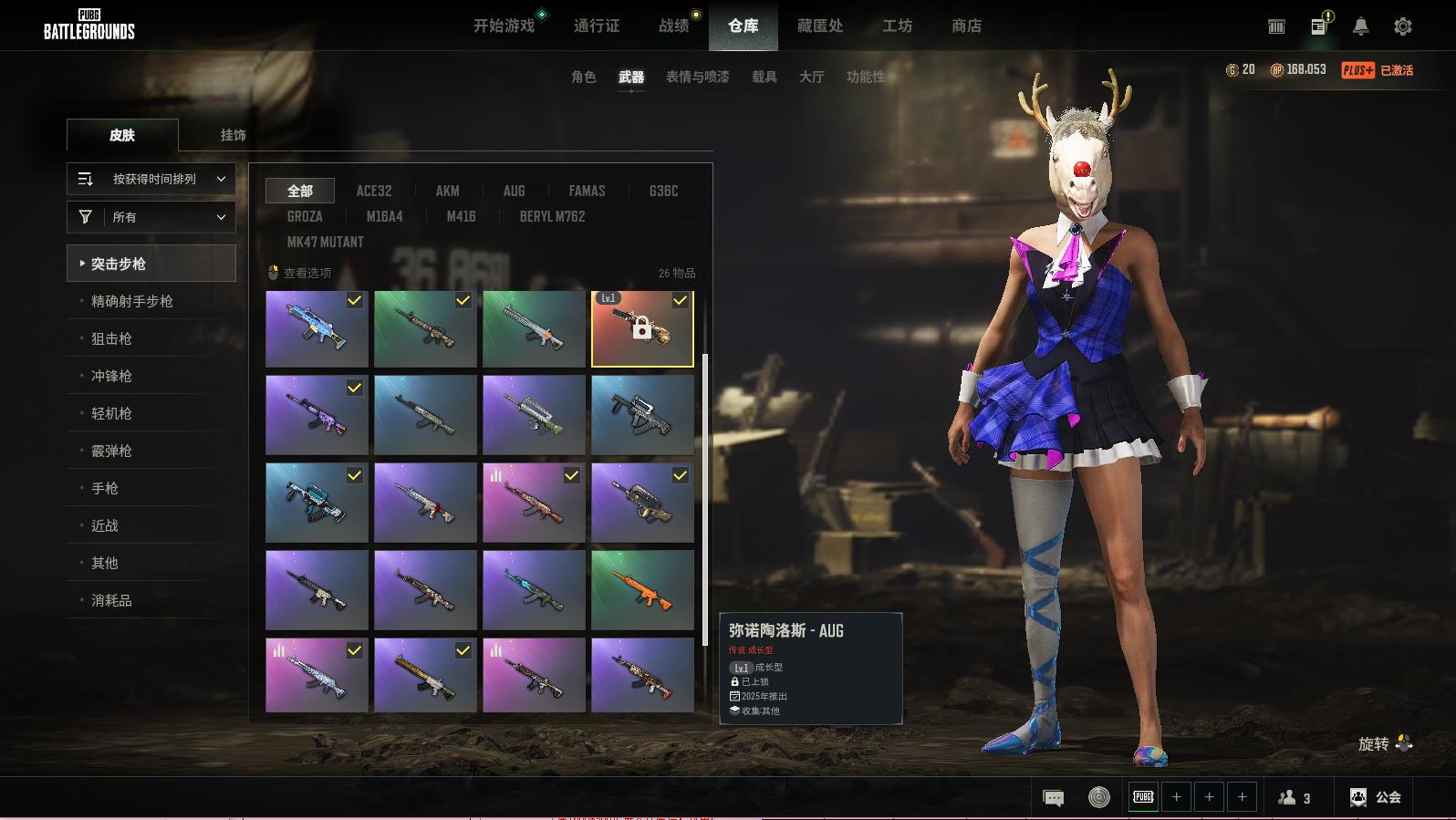
Task: Go to the 通行证 pass page
Action: pos(597,26)
